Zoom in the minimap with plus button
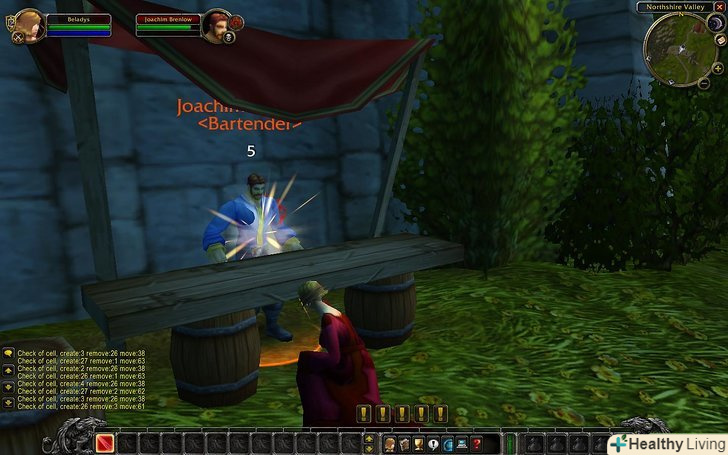This screenshot has height=455, width=728. pos(718,68)
